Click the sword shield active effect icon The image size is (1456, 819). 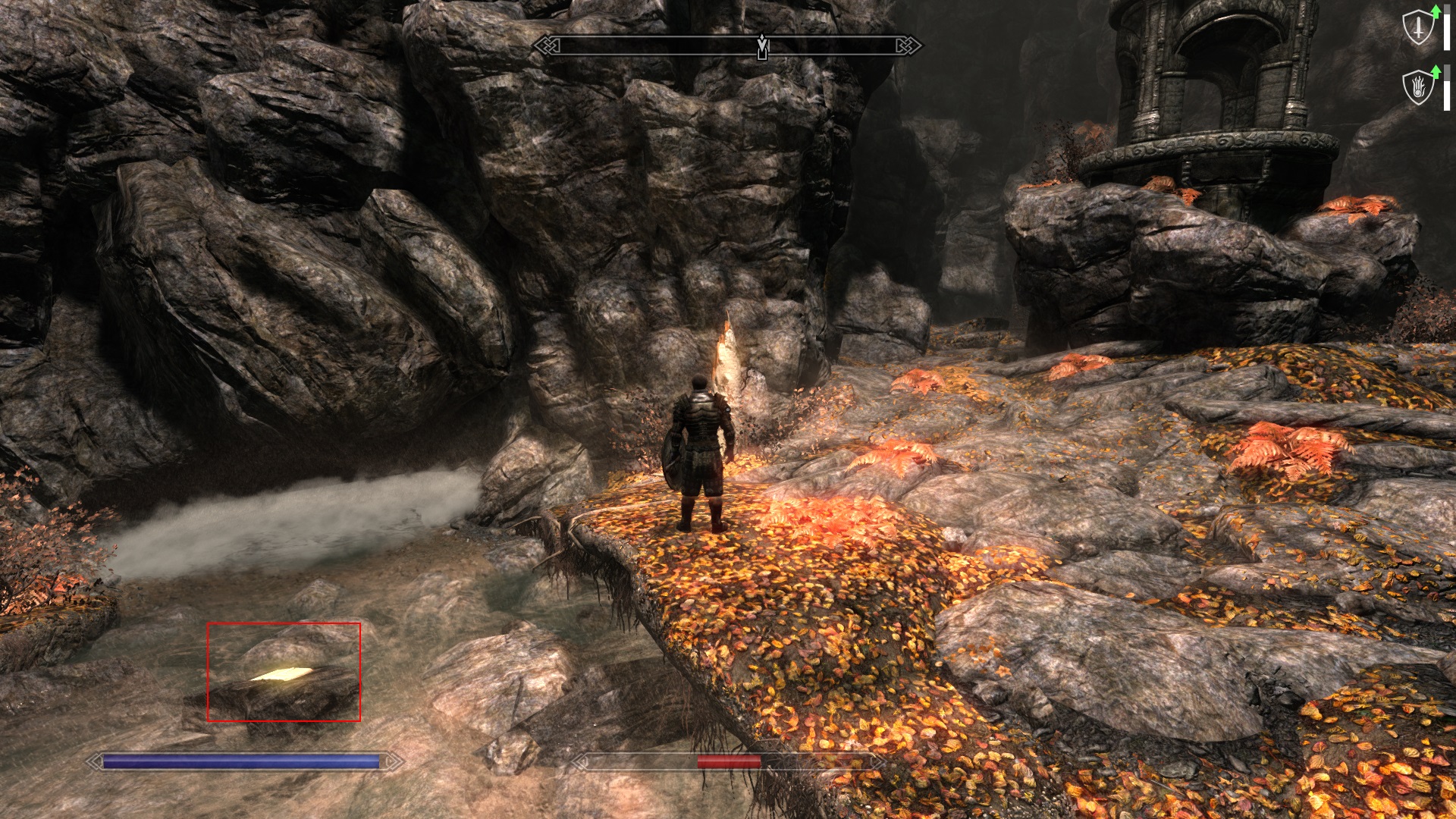(x=1418, y=29)
